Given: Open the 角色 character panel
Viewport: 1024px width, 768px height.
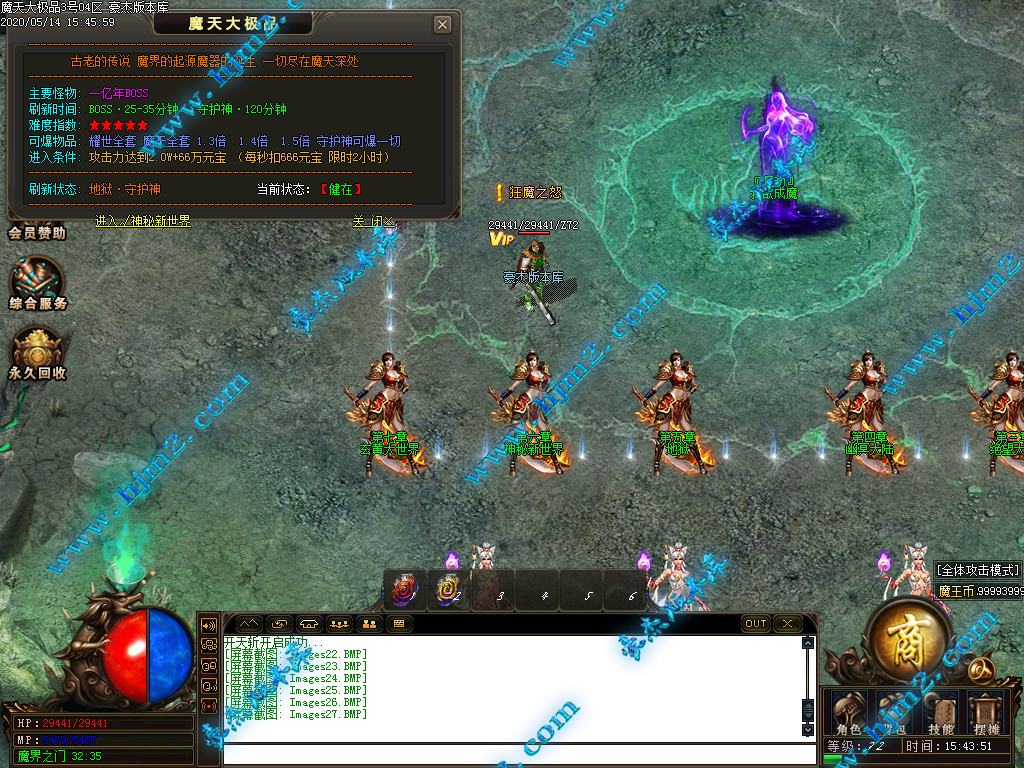Looking at the screenshot, I should coord(848,712).
